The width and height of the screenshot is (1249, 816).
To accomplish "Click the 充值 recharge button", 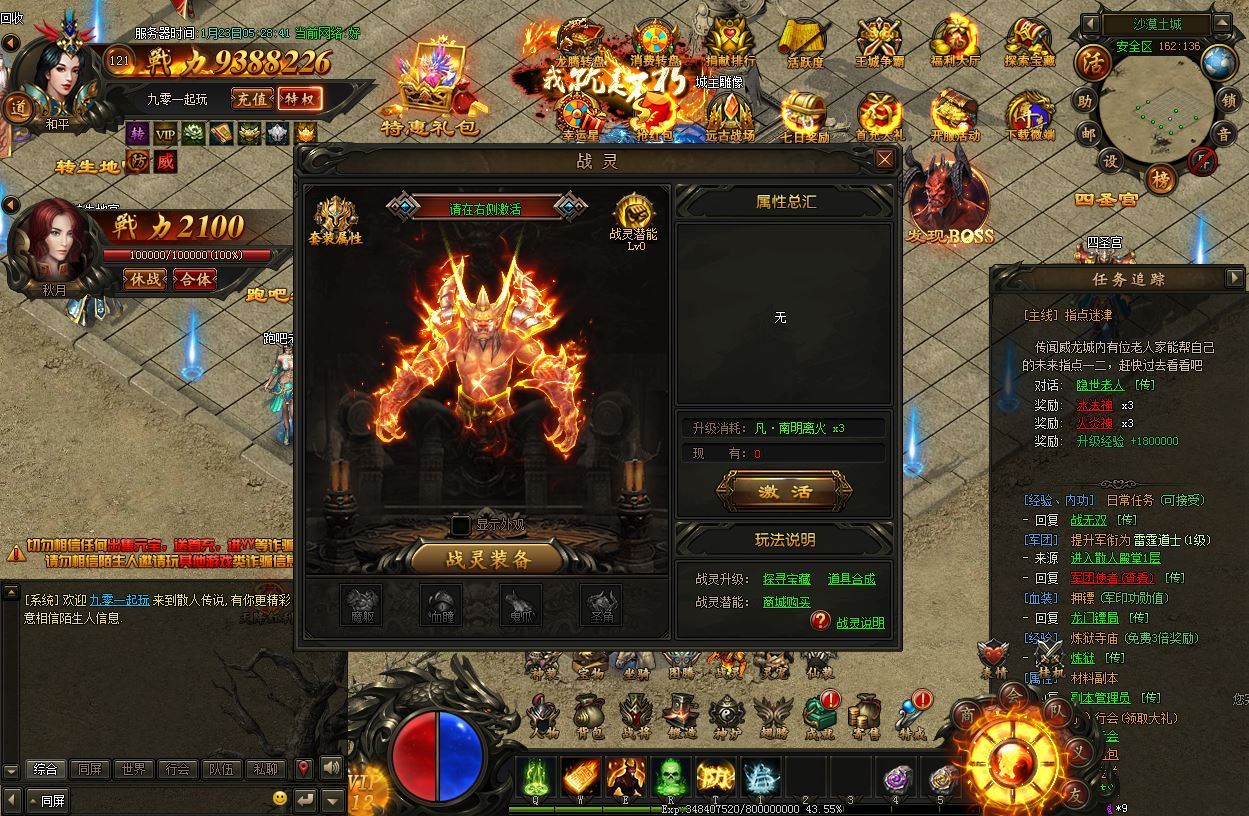I will pos(251,98).
